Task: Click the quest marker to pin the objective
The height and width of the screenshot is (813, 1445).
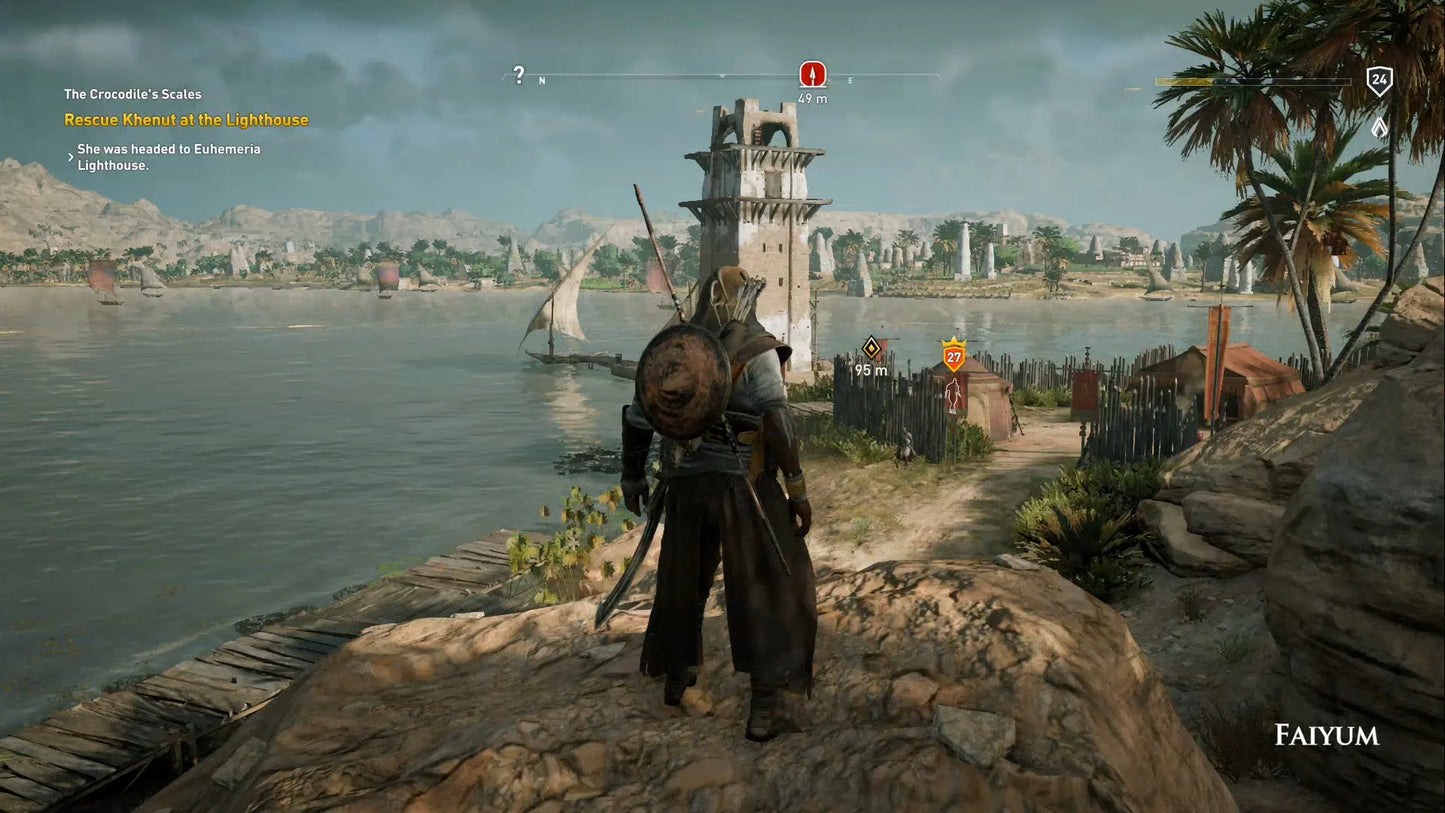Action: pos(811,72)
